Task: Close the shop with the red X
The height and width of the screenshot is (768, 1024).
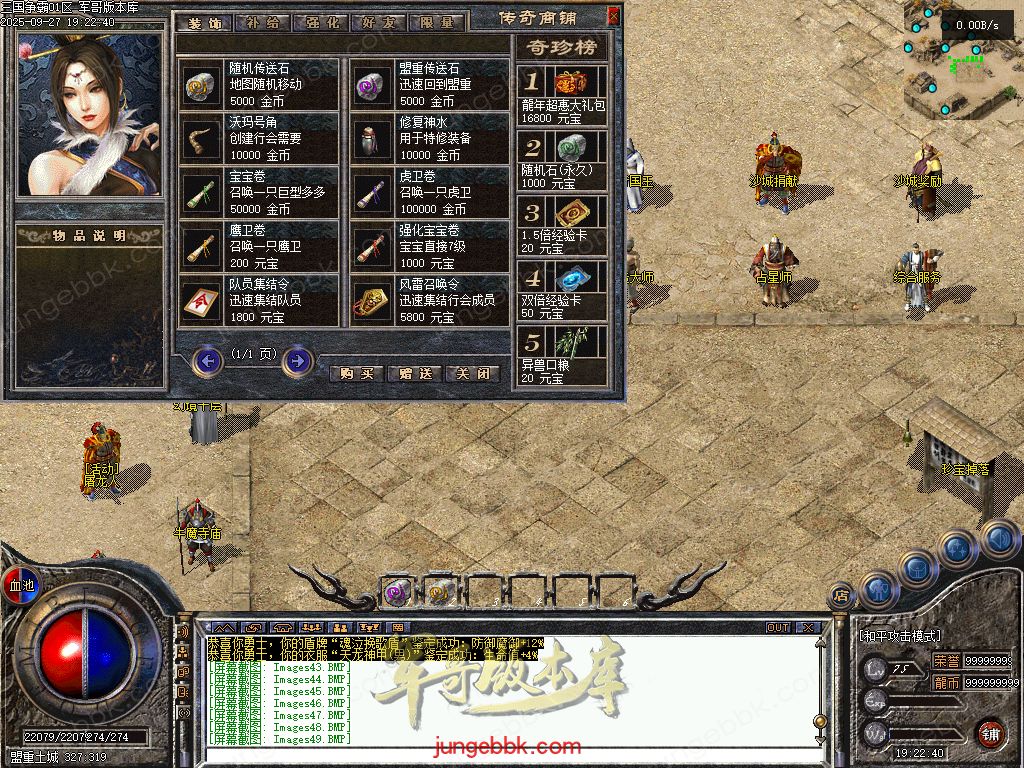Action: pos(613,16)
